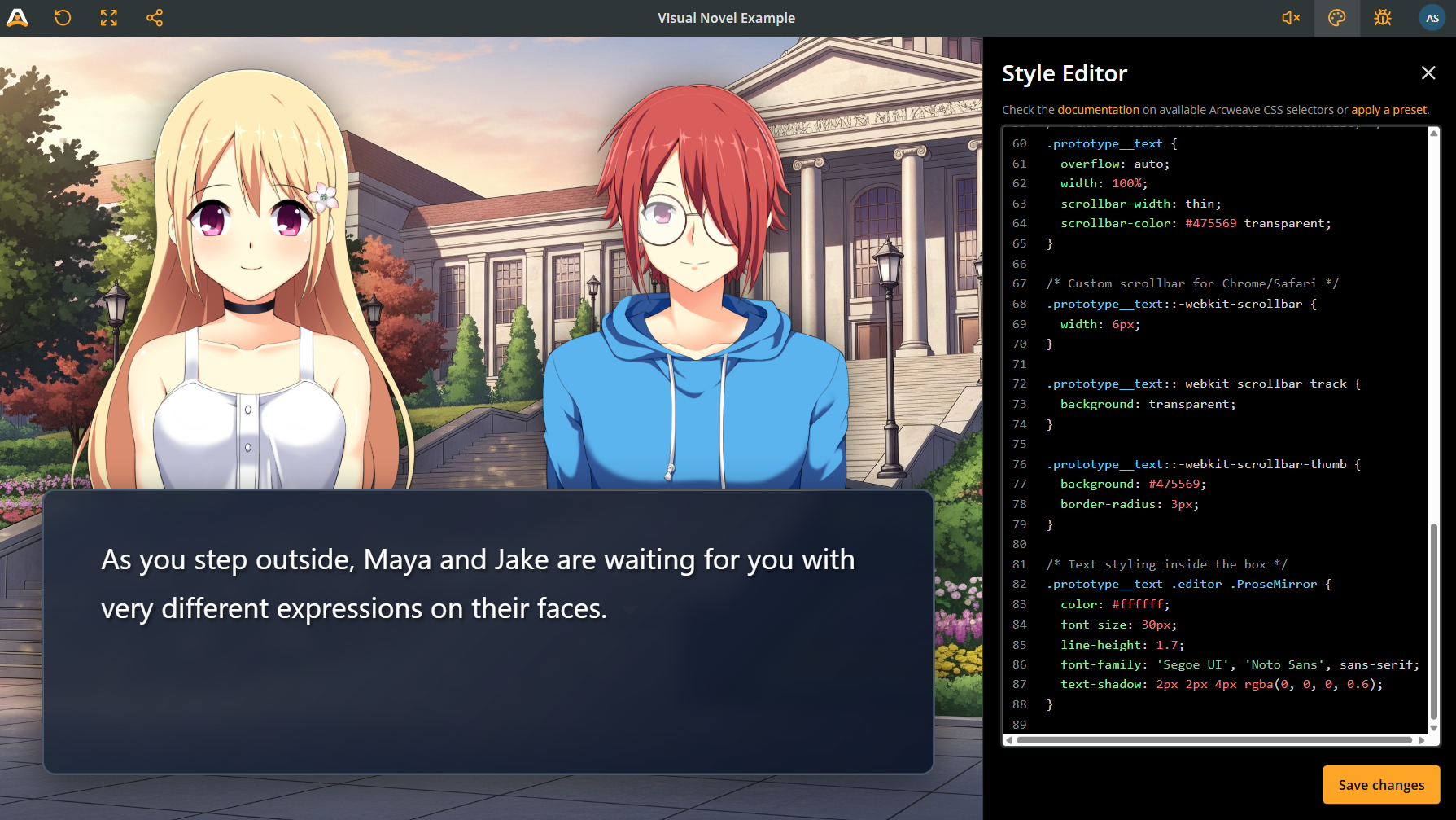Click the code editor horizontal scrollbar
The height and width of the screenshot is (820, 1456).
point(1213,740)
